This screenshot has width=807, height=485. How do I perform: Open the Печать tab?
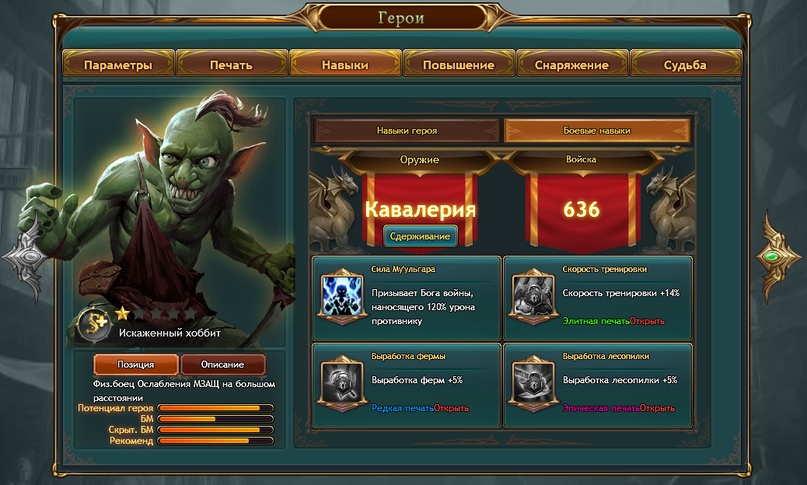tap(231, 65)
